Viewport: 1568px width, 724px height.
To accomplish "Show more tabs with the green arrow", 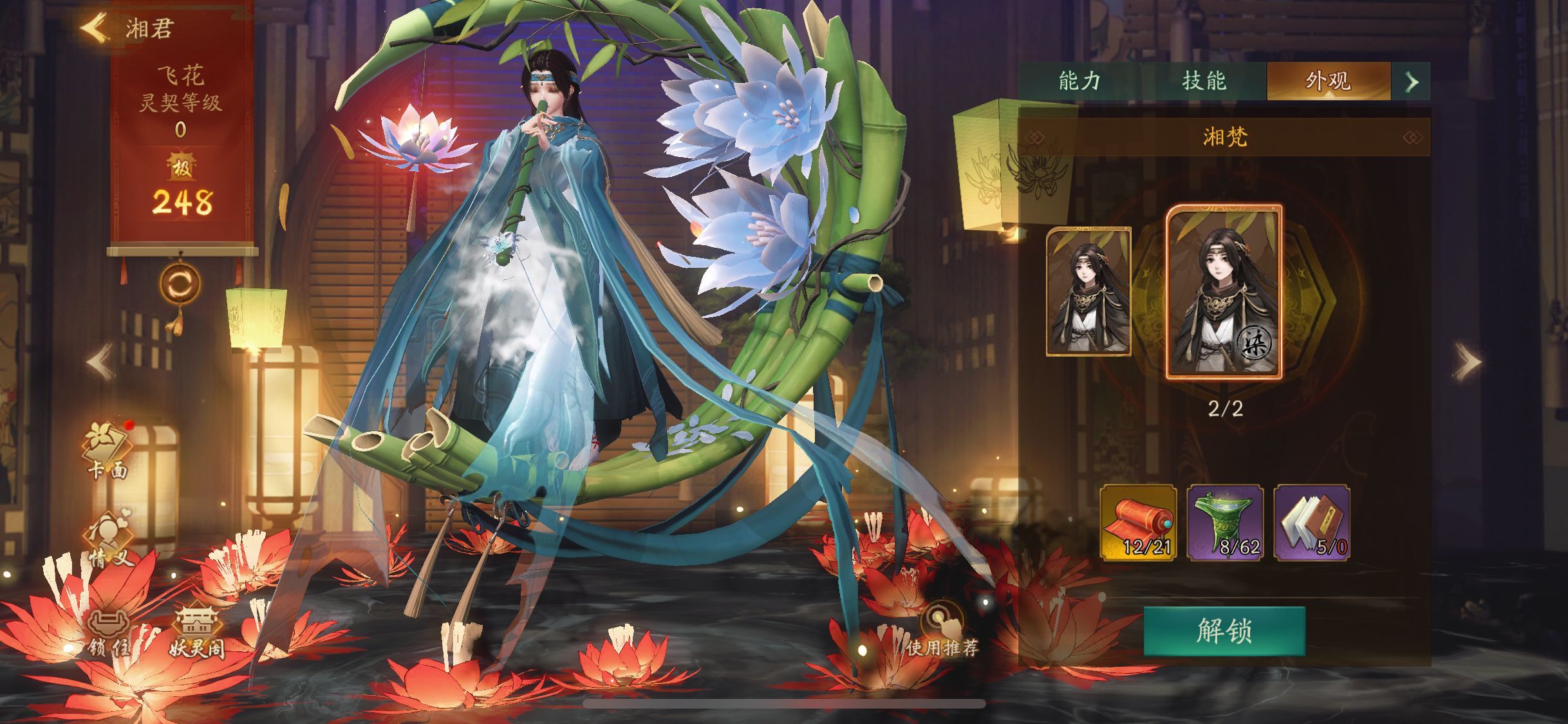I will click(x=1412, y=82).
